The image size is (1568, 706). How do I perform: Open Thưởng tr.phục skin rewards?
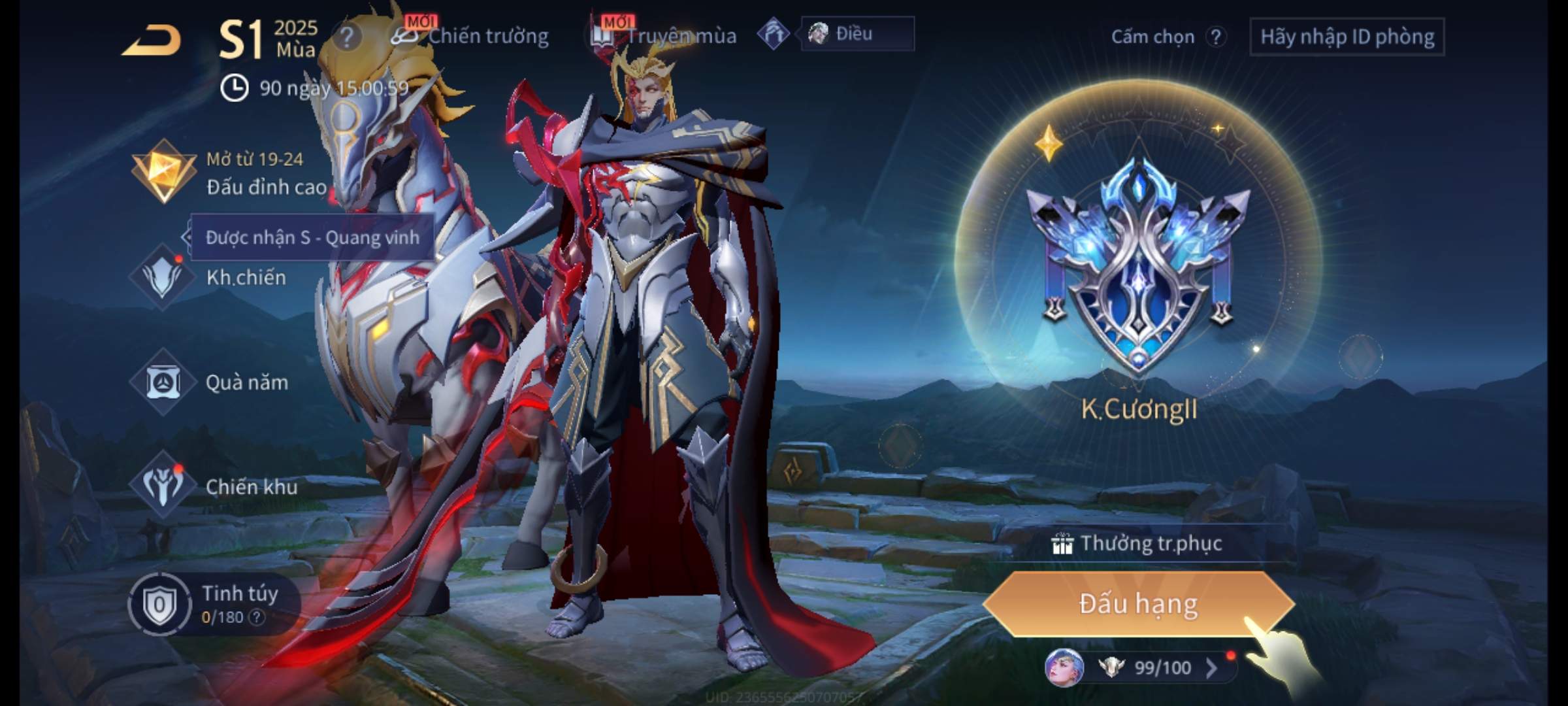[1138, 544]
